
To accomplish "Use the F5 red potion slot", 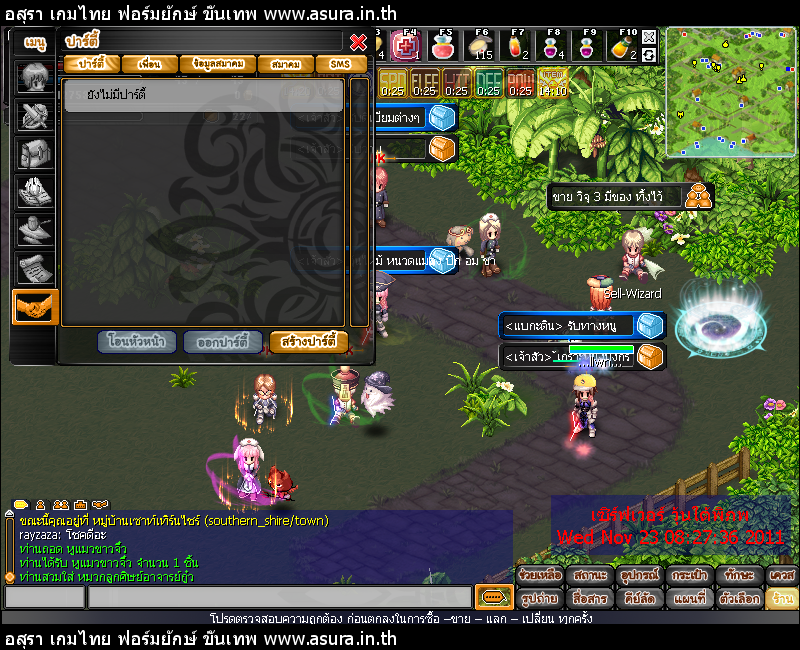I will [x=444, y=46].
